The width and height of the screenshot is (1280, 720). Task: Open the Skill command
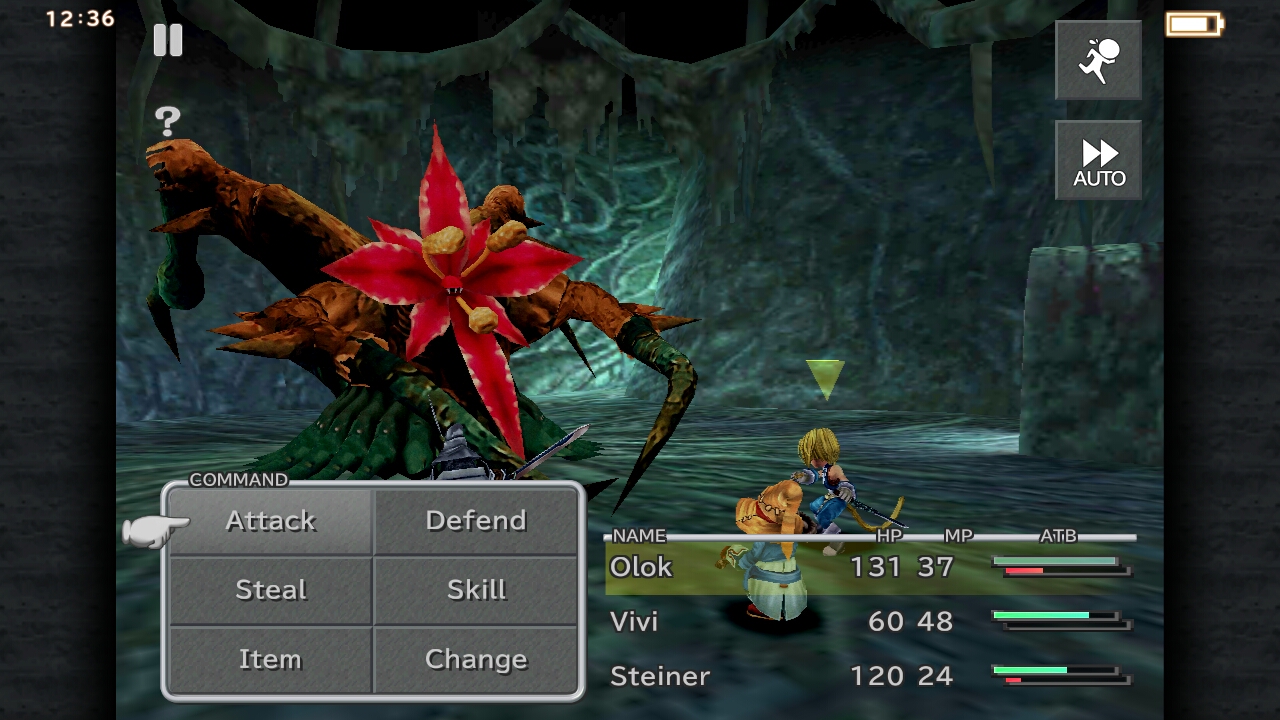[x=477, y=589]
